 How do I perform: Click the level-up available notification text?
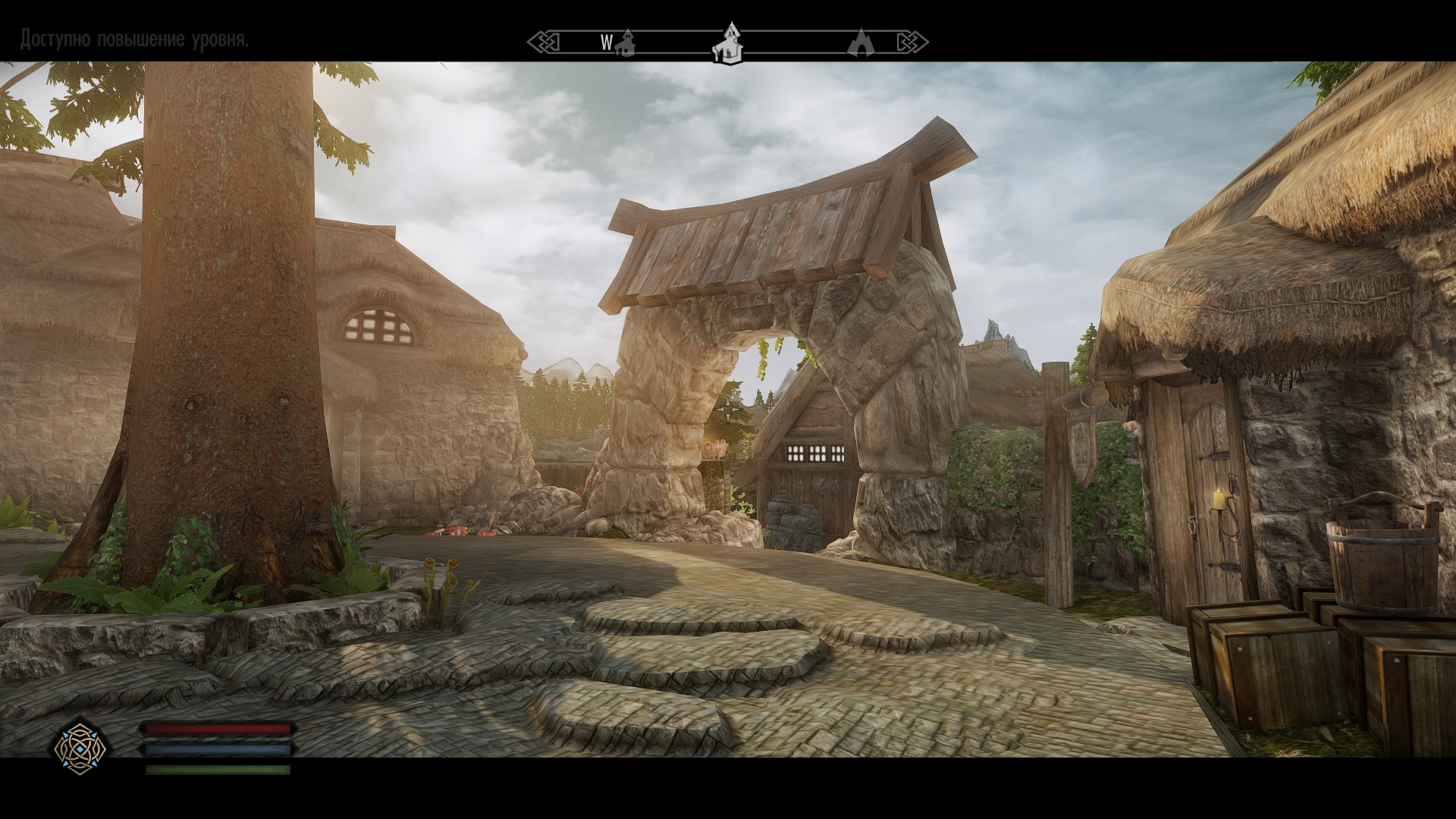pyautogui.click(x=134, y=39)
